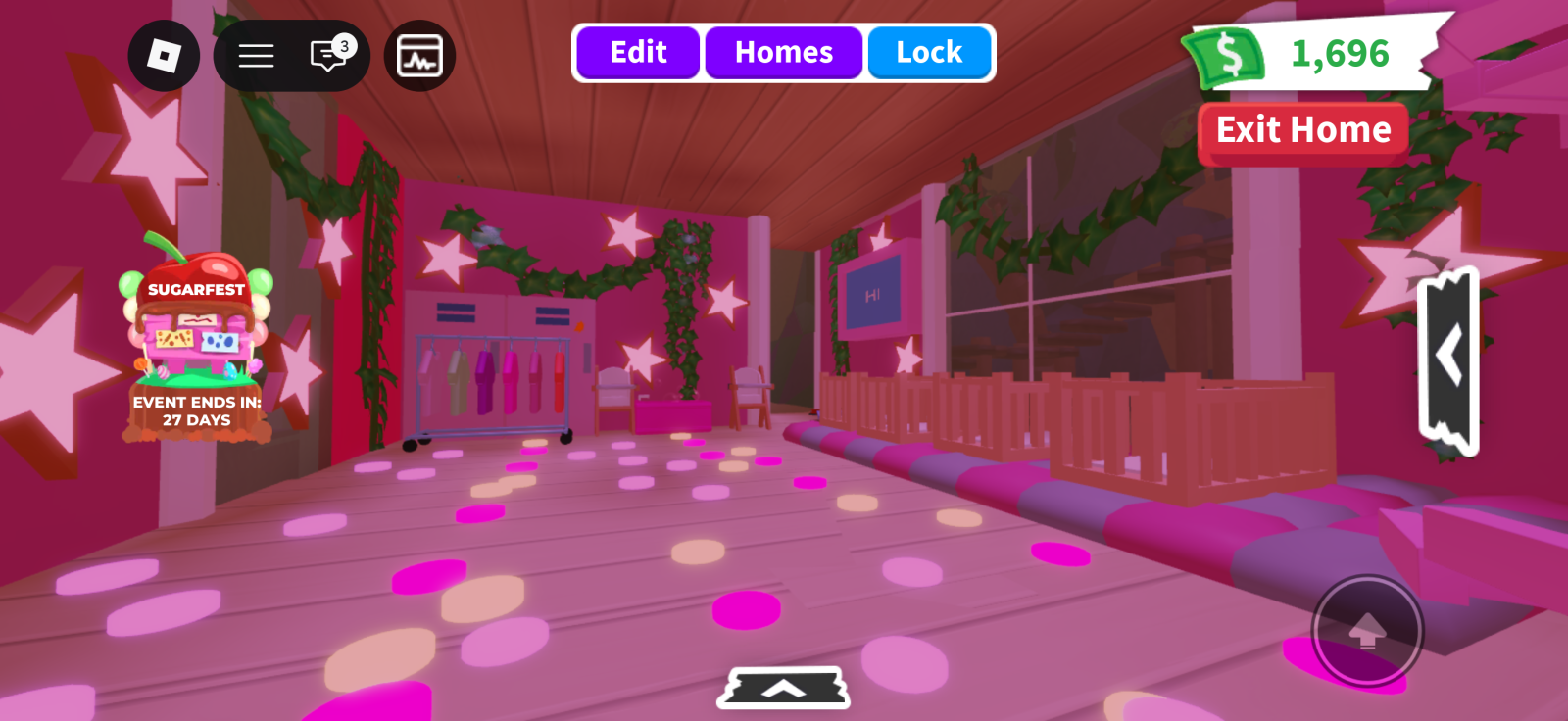Open the Sugarfest event panel
Viewport: 1568px width, 721px height.
point(196,345)
